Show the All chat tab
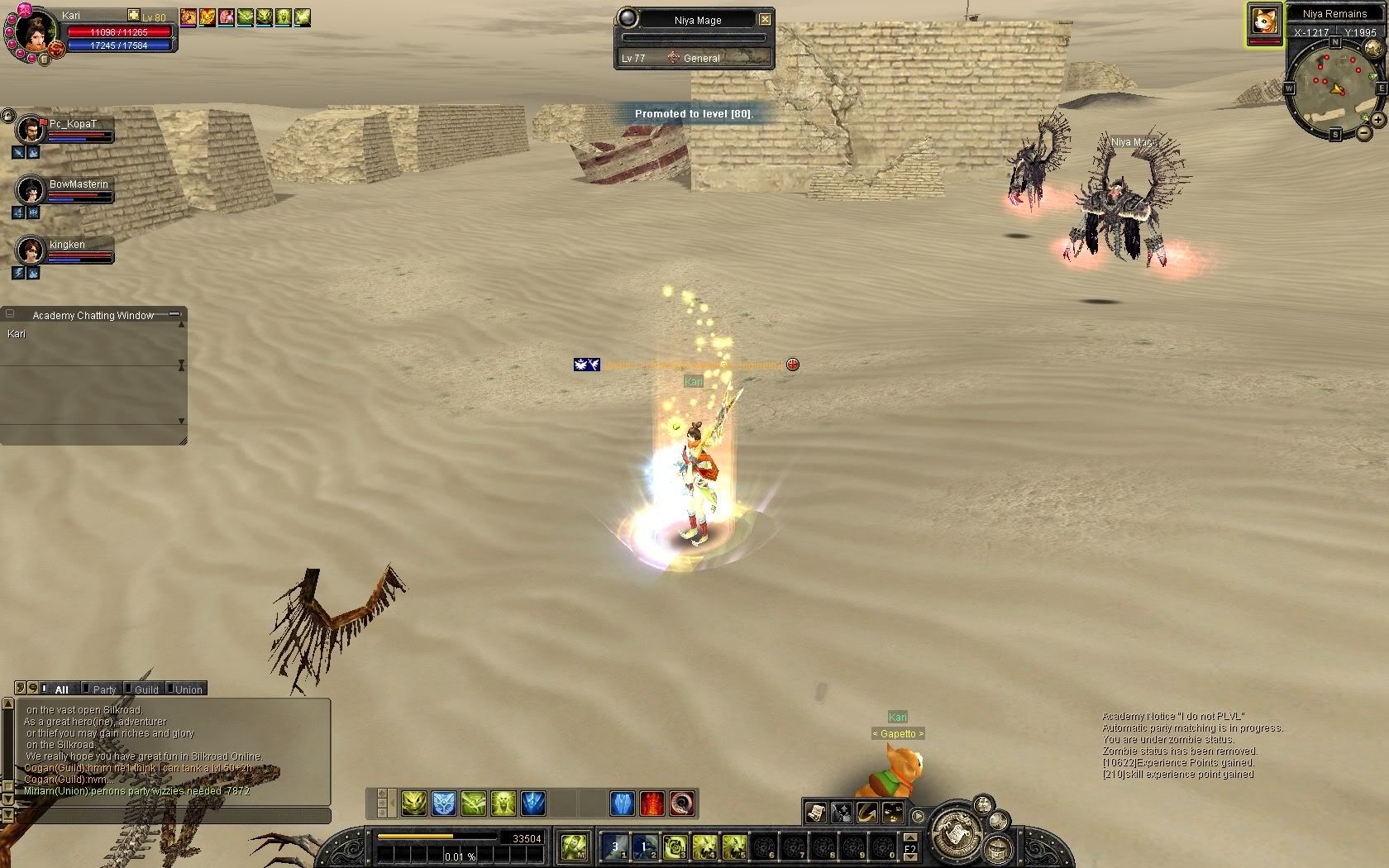The width and height of the screenshot is (1389, 868). [61, 689]
